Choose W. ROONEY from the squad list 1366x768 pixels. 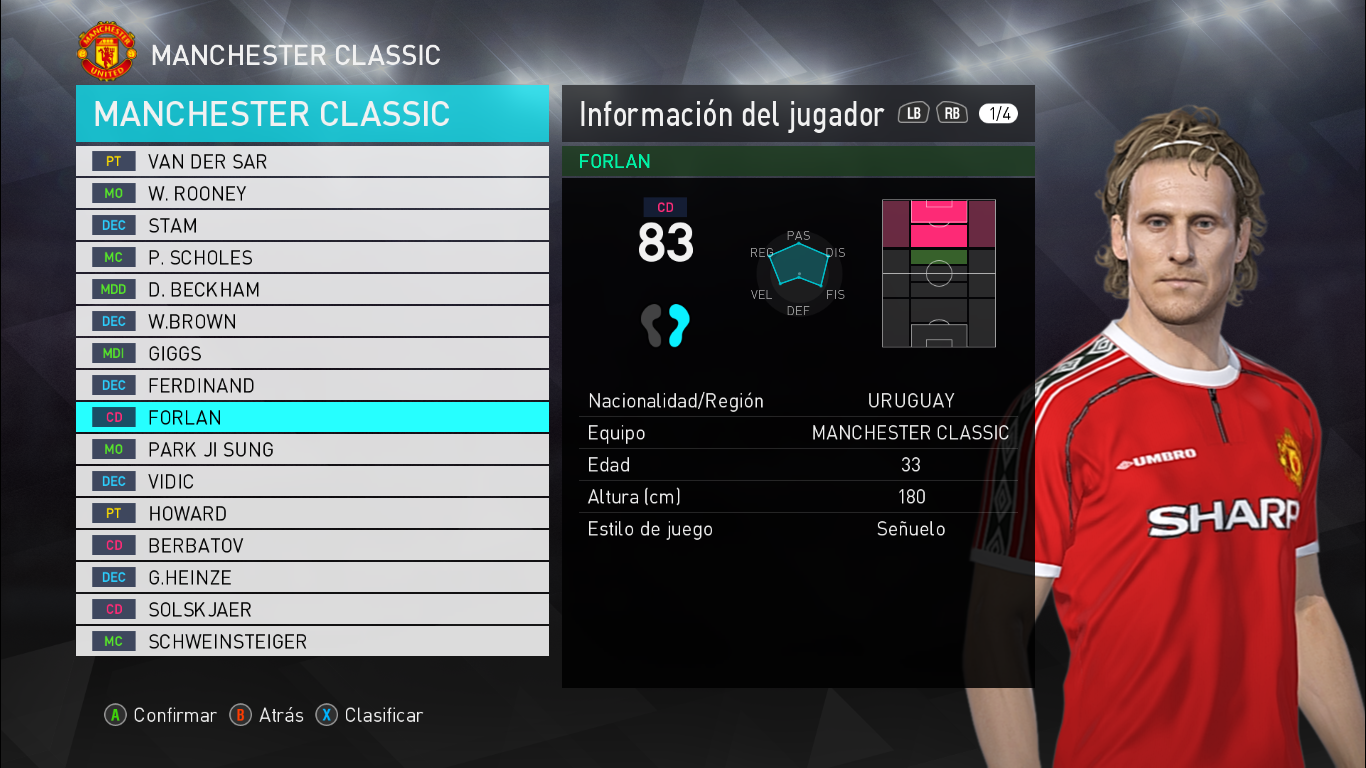[312, 193]
